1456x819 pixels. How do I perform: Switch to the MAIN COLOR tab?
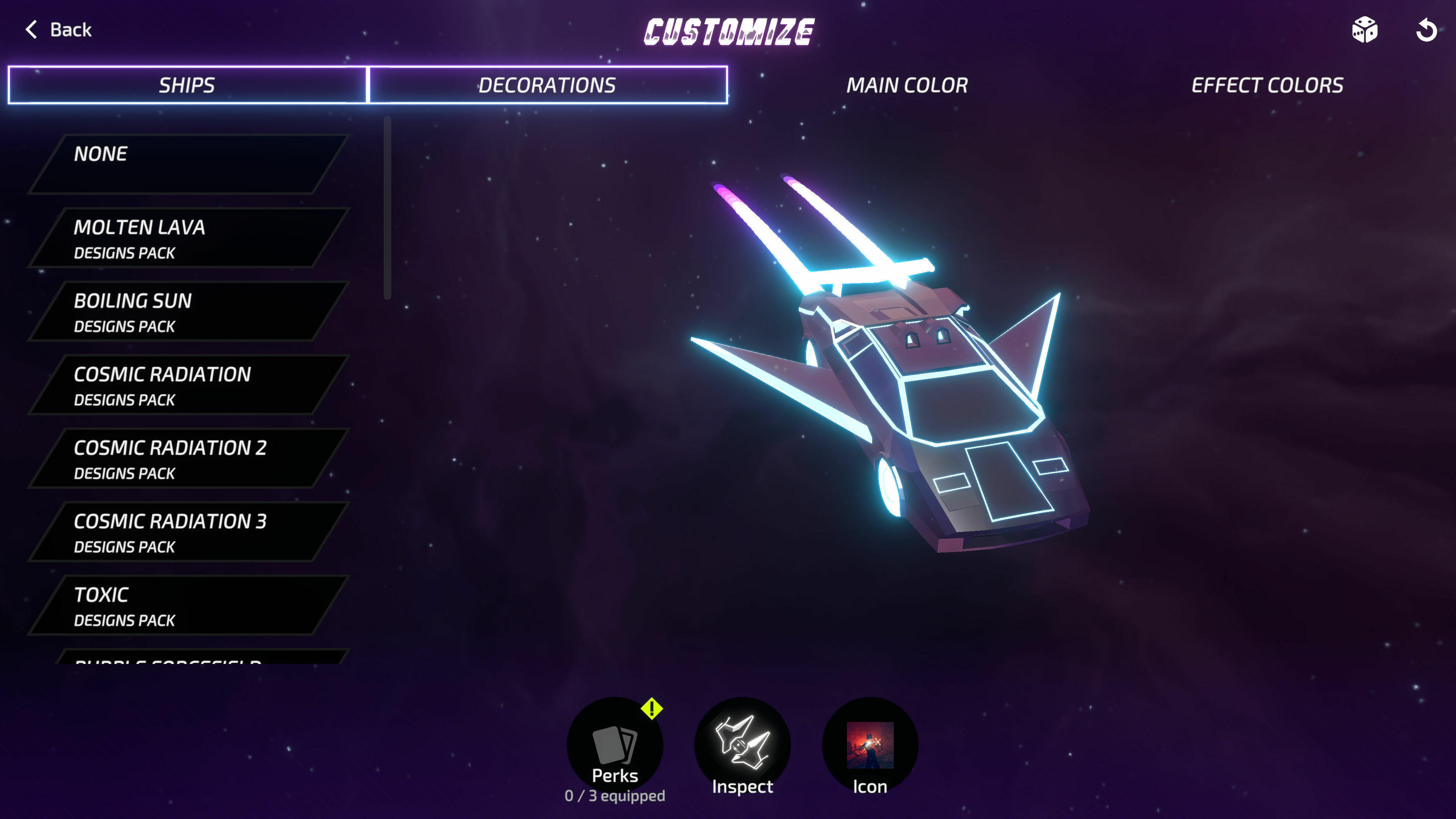907,85
